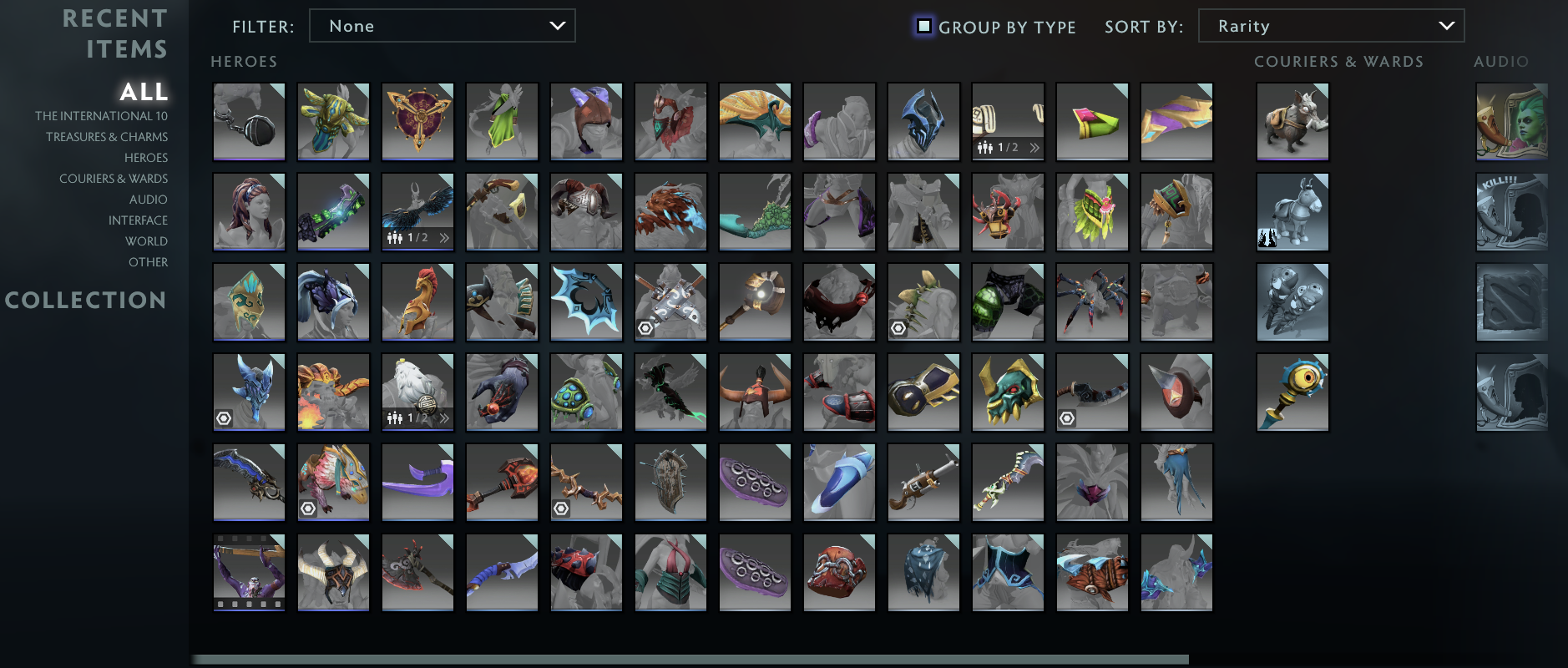Click the golden shield crest item

tap(417, 121)
